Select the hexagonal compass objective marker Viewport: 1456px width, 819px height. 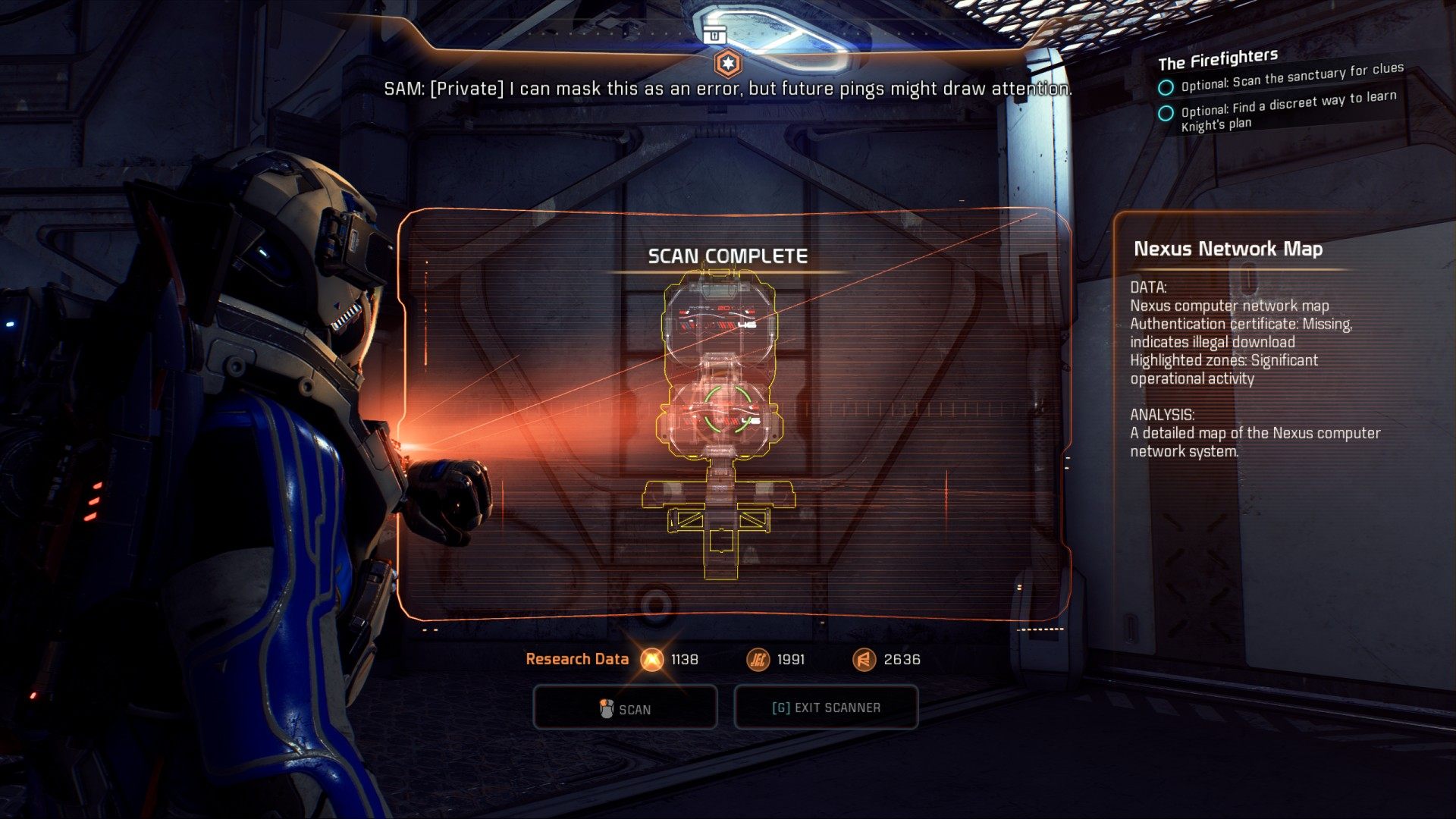click(x=727, y=64)
